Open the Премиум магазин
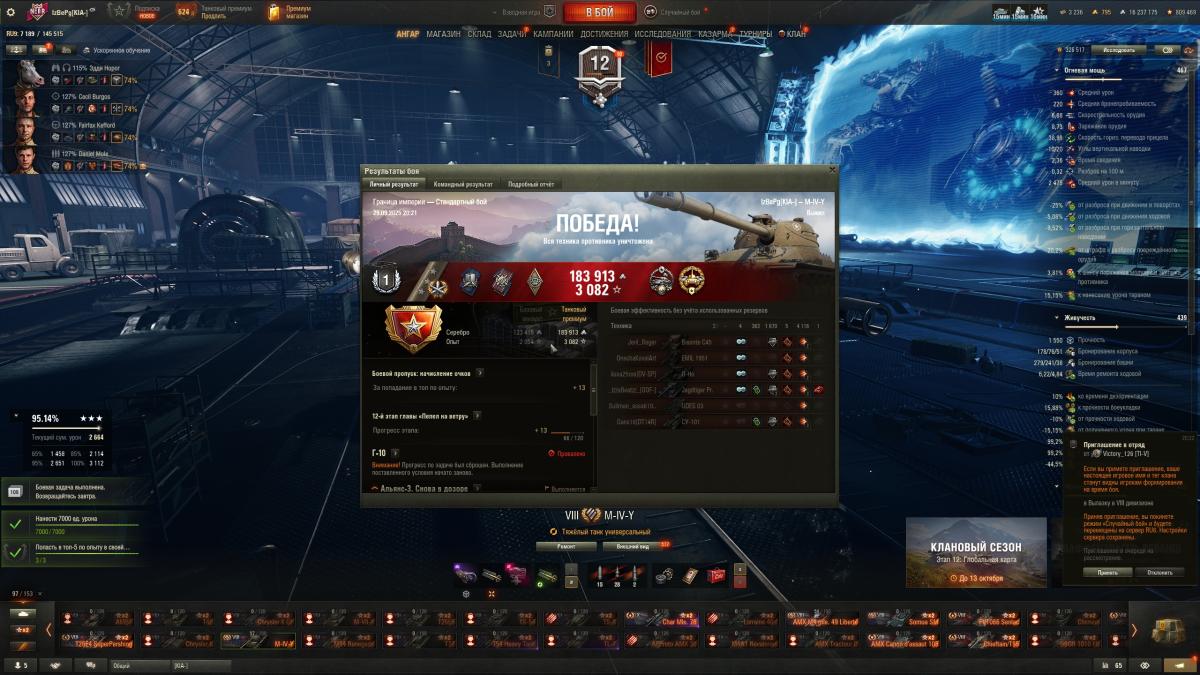Screen dimensions: 1200x675 point(290,12)
